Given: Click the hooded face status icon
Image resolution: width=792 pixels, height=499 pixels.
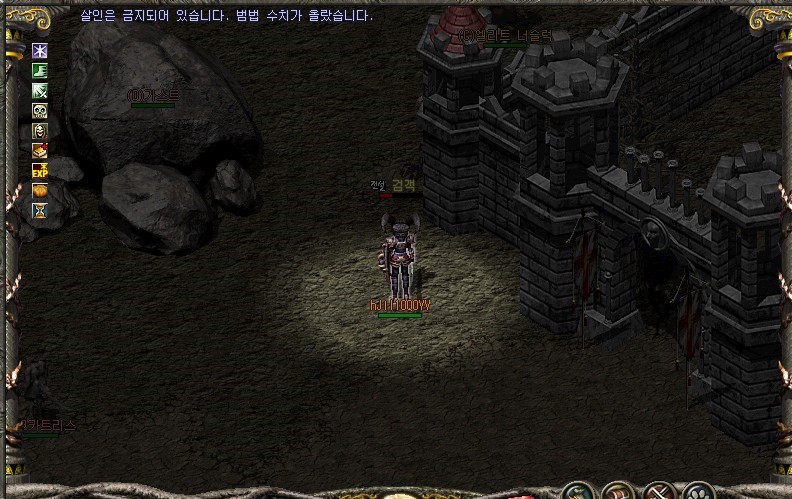Looking at the screenshot, I should point(40,130).
